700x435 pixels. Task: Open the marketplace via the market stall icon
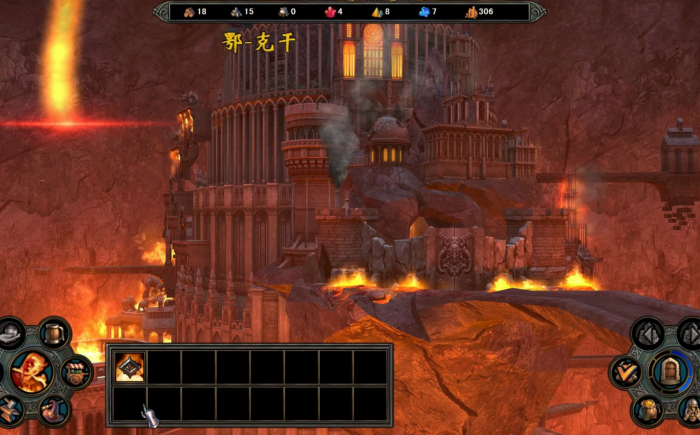click(76, 372)
